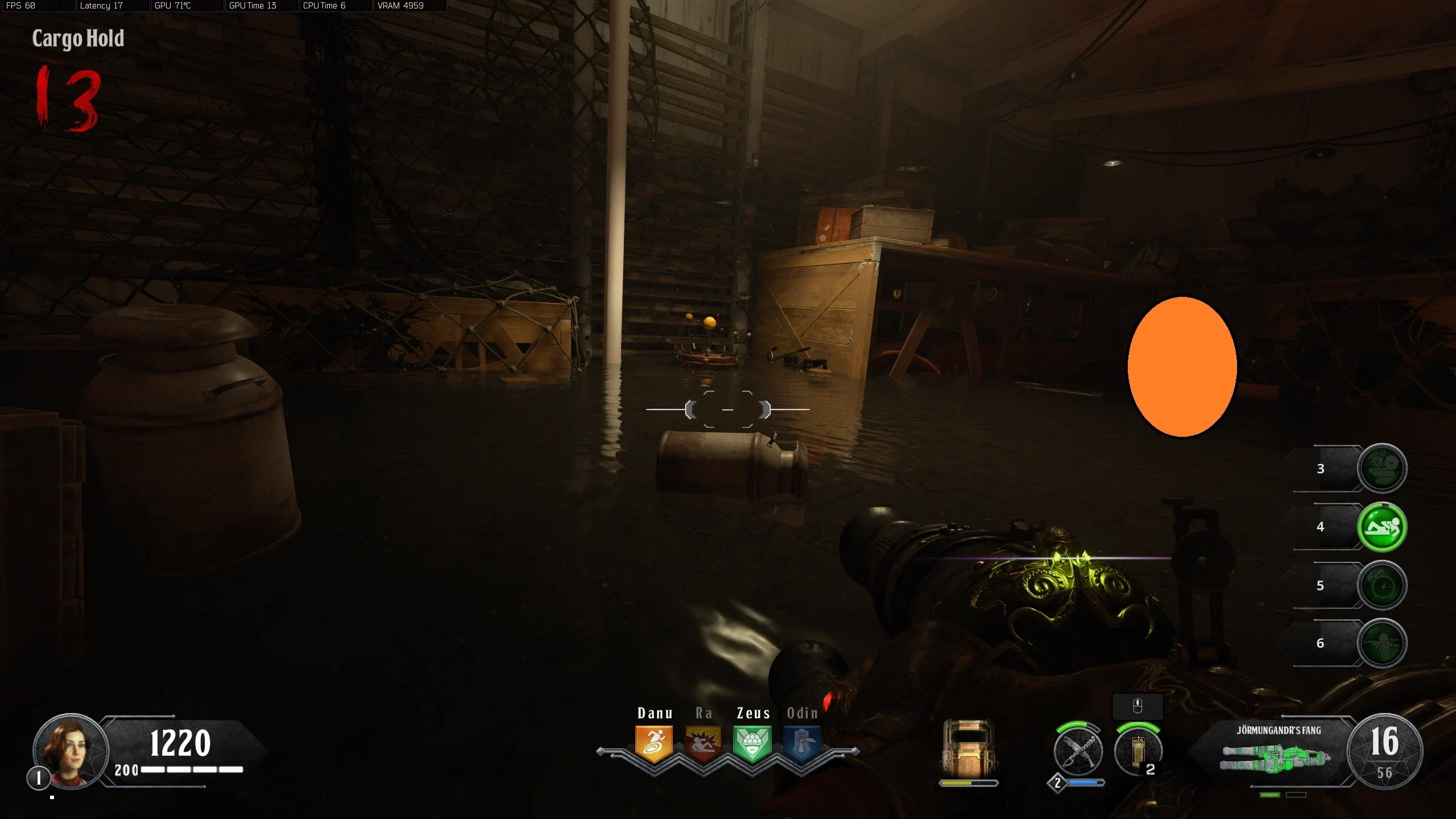Choose the Zeus turtle-shell perk icon
Viewport: 1456px width, 819px height.
[752, 743]
